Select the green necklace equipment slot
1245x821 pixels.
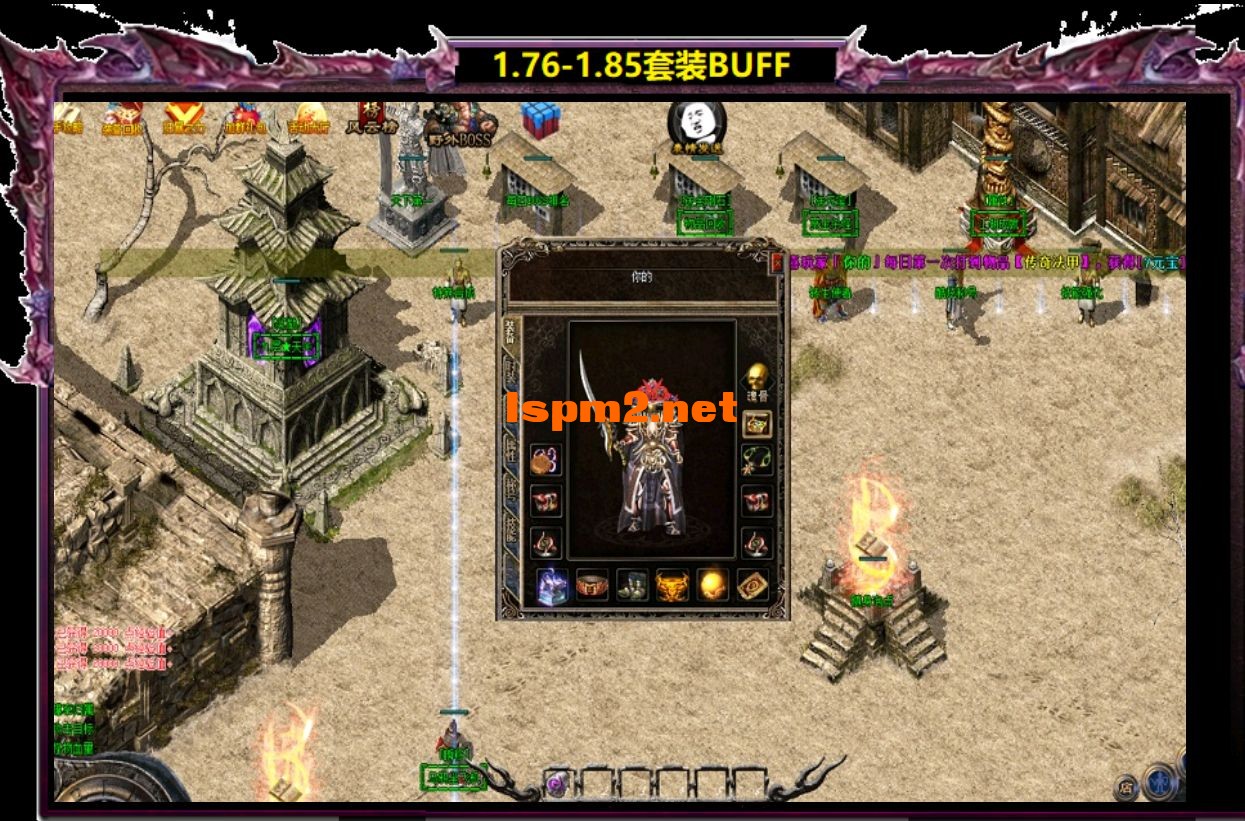pos(756,460)
